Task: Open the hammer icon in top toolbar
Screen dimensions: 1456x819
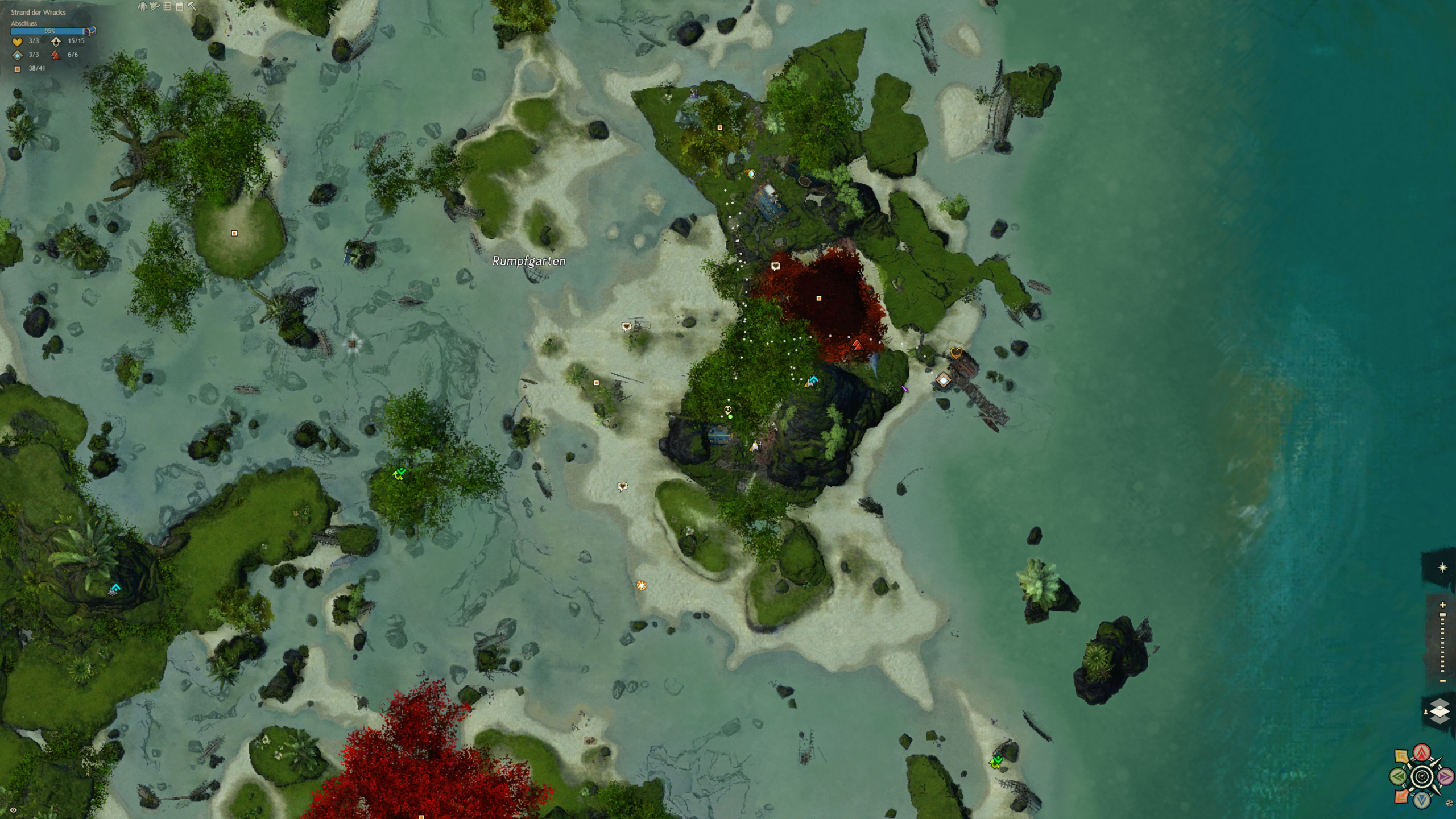Action: [192, 7]
